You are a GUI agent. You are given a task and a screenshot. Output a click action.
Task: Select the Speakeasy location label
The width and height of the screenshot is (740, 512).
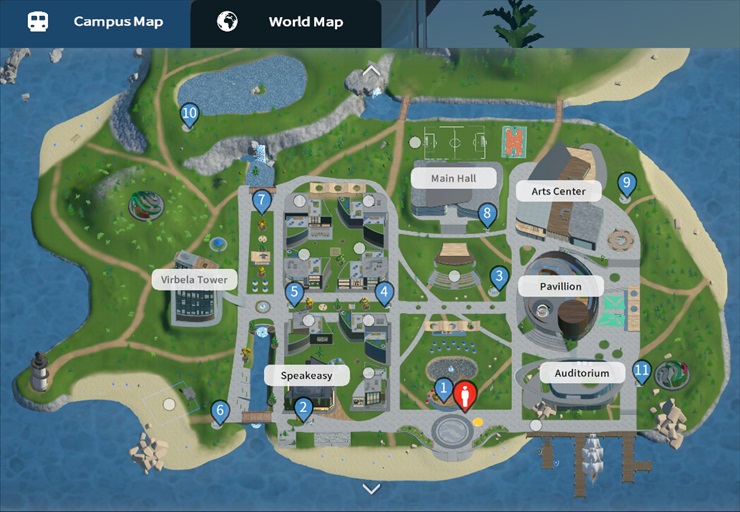tap(306, 375)
